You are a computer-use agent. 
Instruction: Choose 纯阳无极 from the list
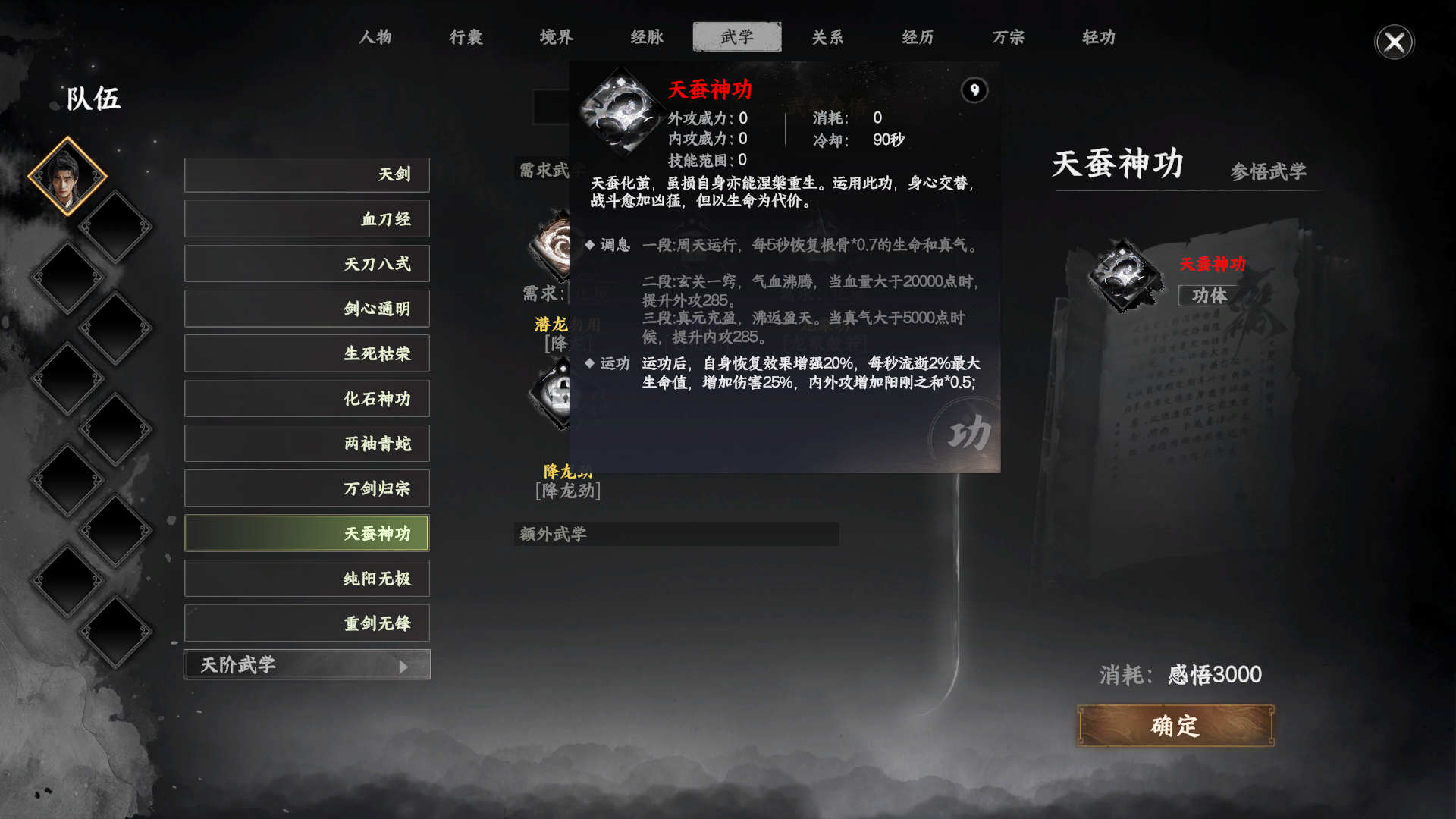click(306, 578)
